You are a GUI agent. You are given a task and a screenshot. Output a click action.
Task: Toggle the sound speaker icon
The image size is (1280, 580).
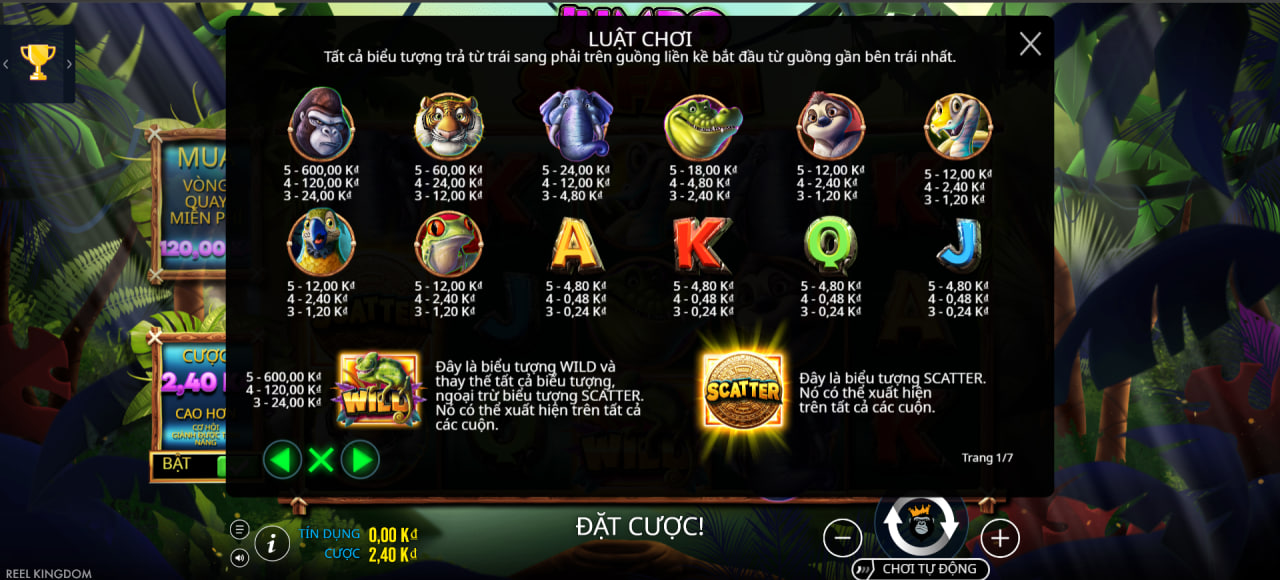pyautogui.click(x=239, y=557)
